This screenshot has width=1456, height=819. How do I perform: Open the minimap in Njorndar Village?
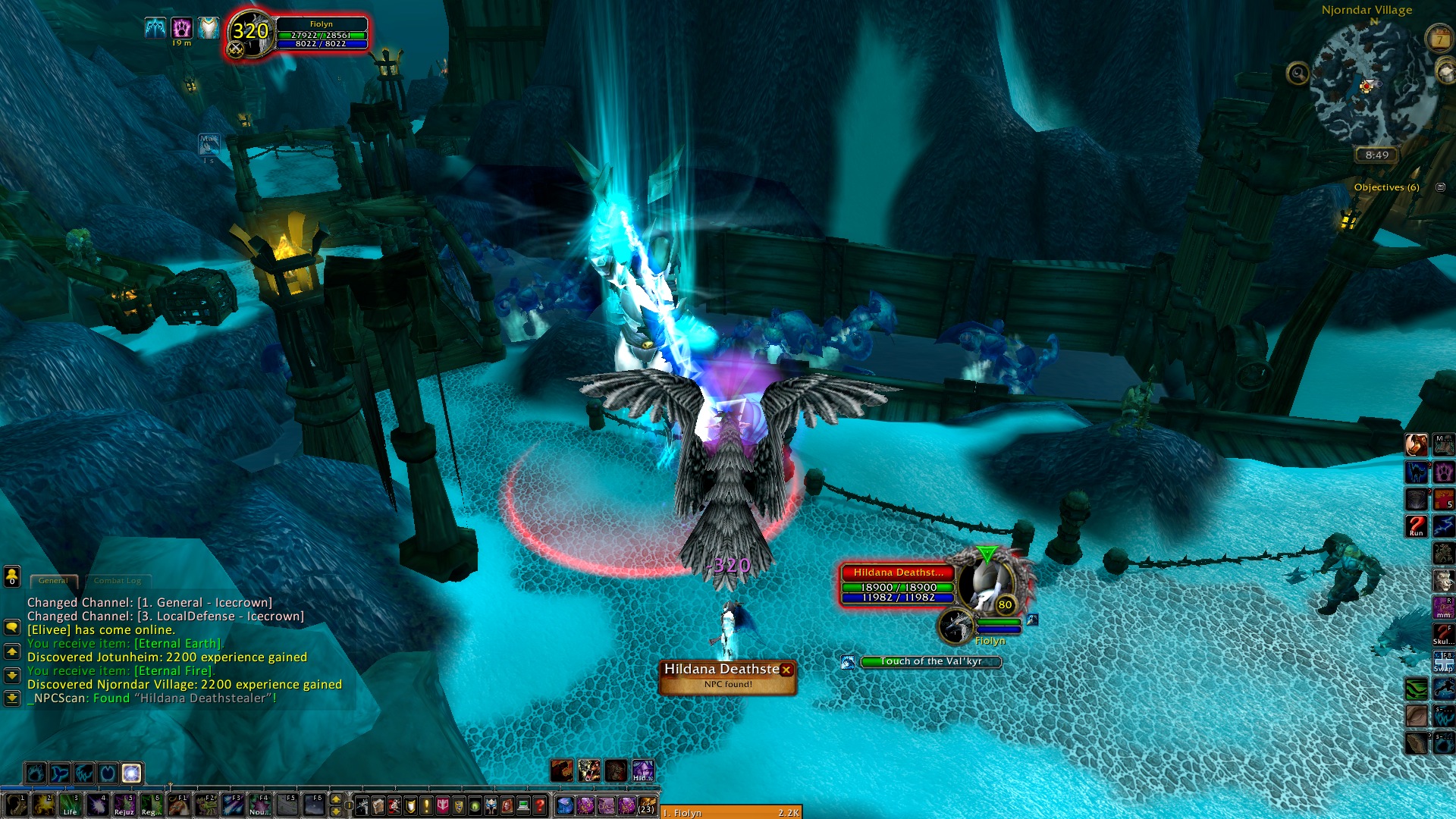pos(1366,85)
